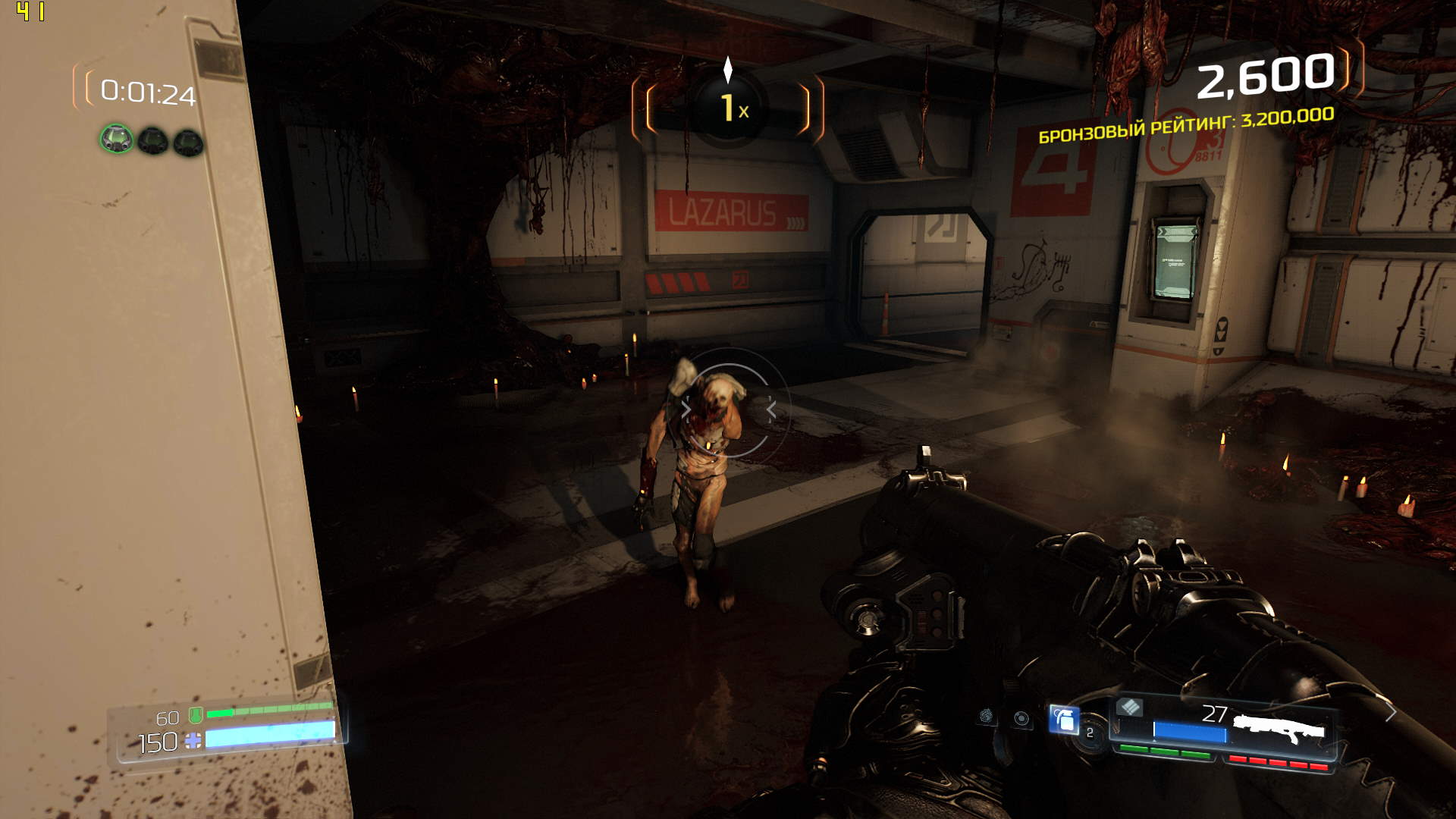The height and width of the screenshot is (819, 1456).
Task: Click the 1x score multiplier badge
Action: (x=729, y=108)
